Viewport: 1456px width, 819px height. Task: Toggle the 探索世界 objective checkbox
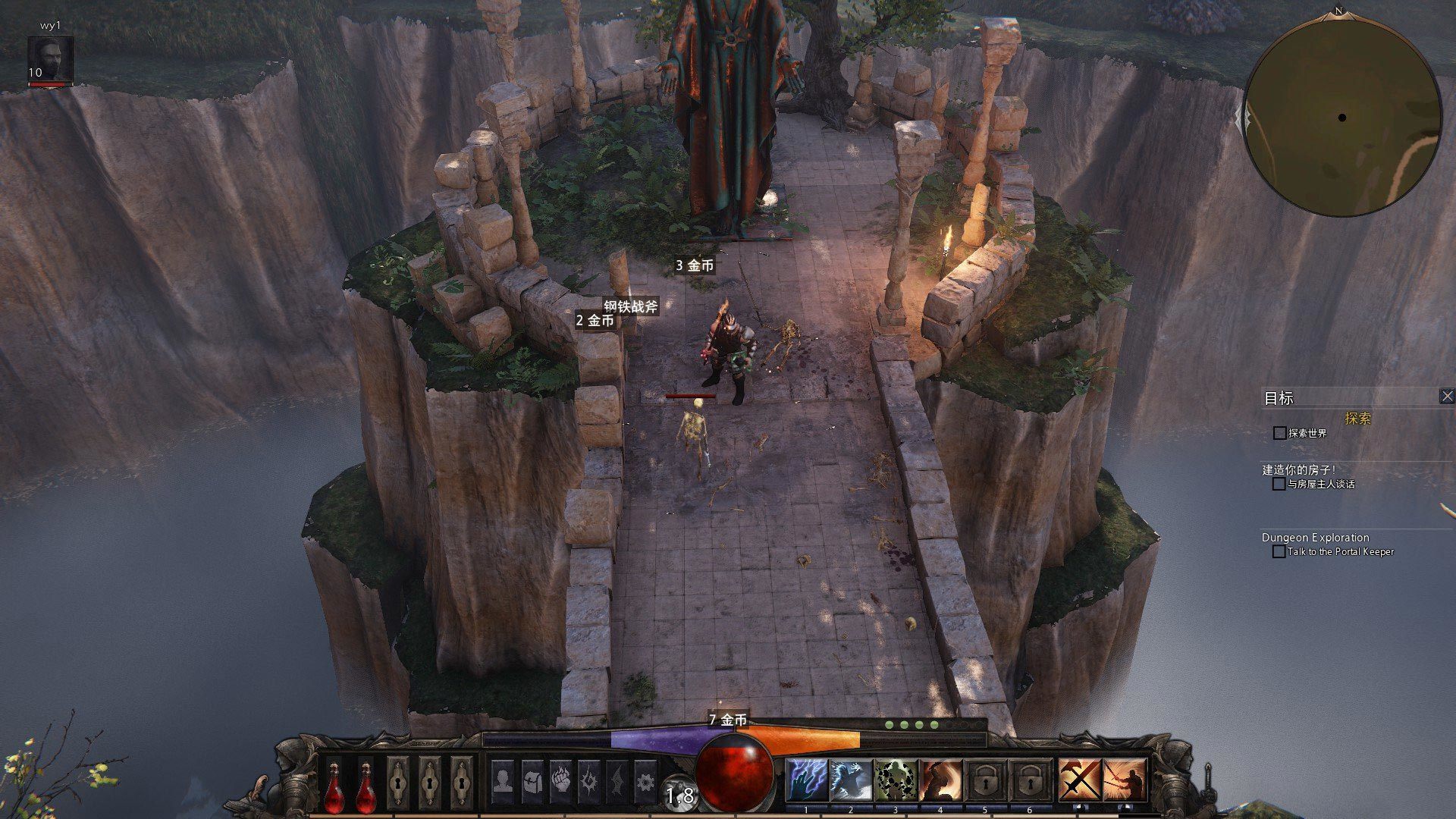(x=1280, y=433)
